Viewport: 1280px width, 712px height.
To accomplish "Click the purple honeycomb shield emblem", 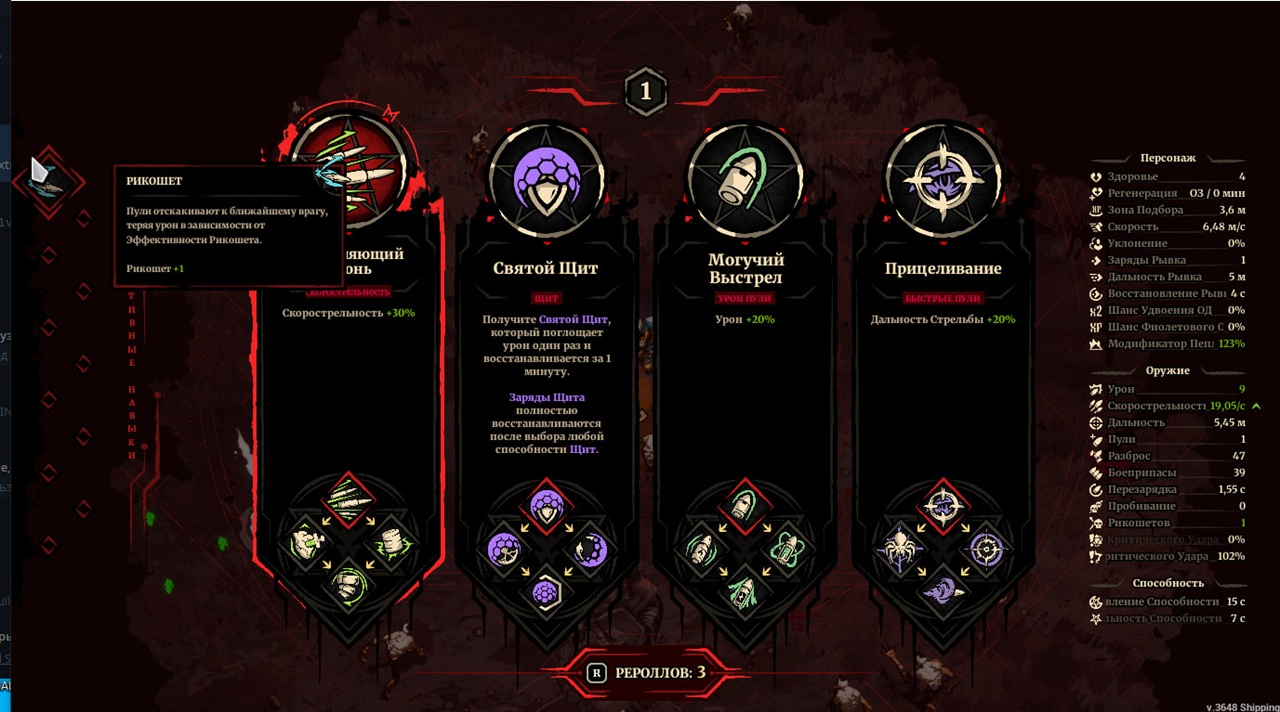I will (547, 181).
